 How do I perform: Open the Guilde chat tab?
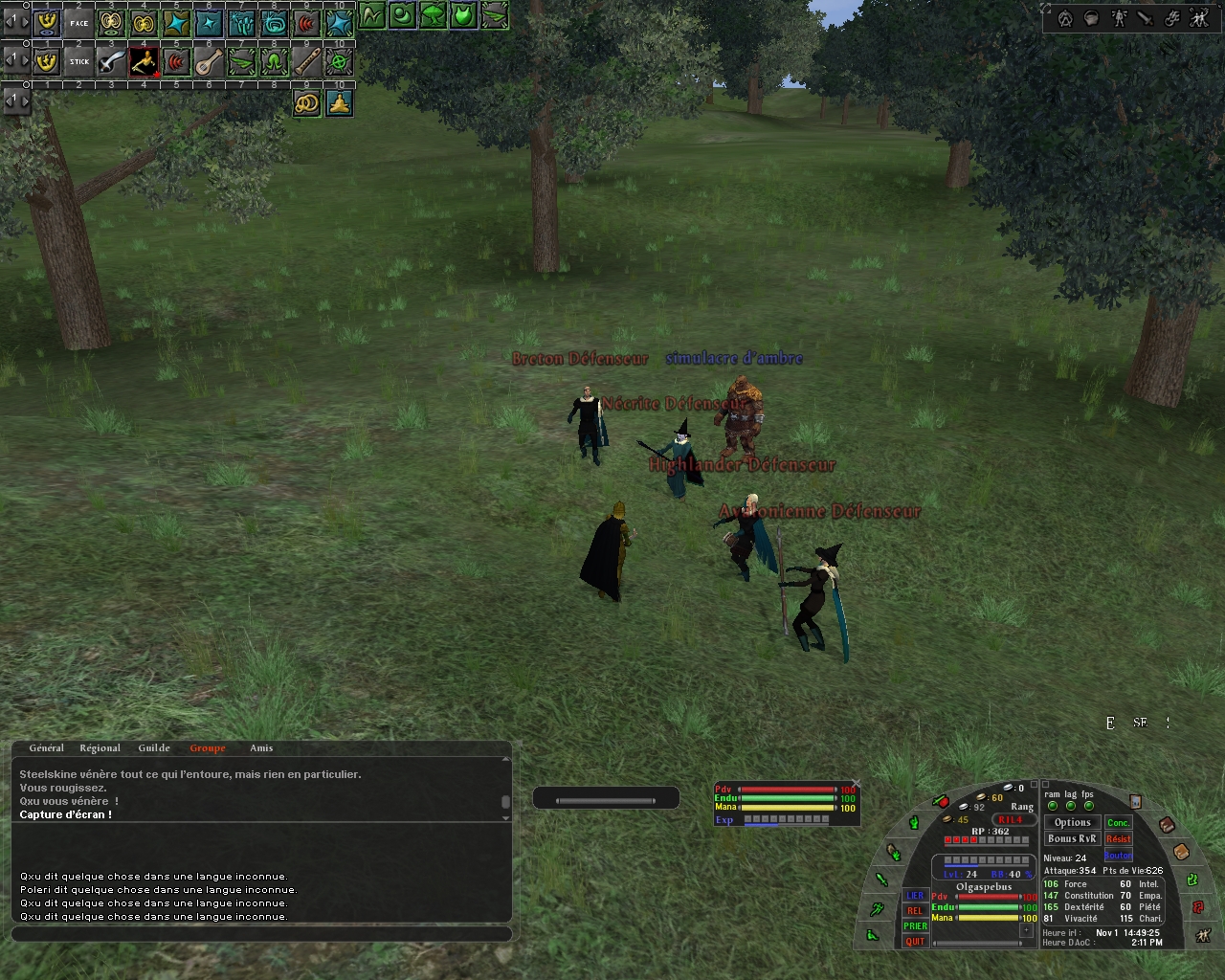154,748
